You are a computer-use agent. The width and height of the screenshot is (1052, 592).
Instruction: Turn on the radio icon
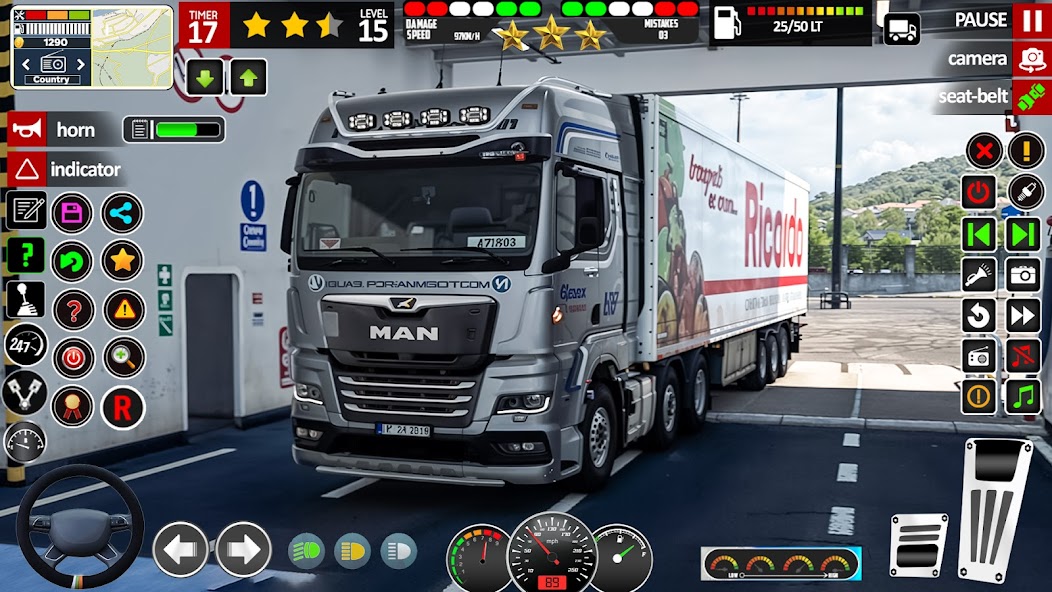tap(979, 355)
